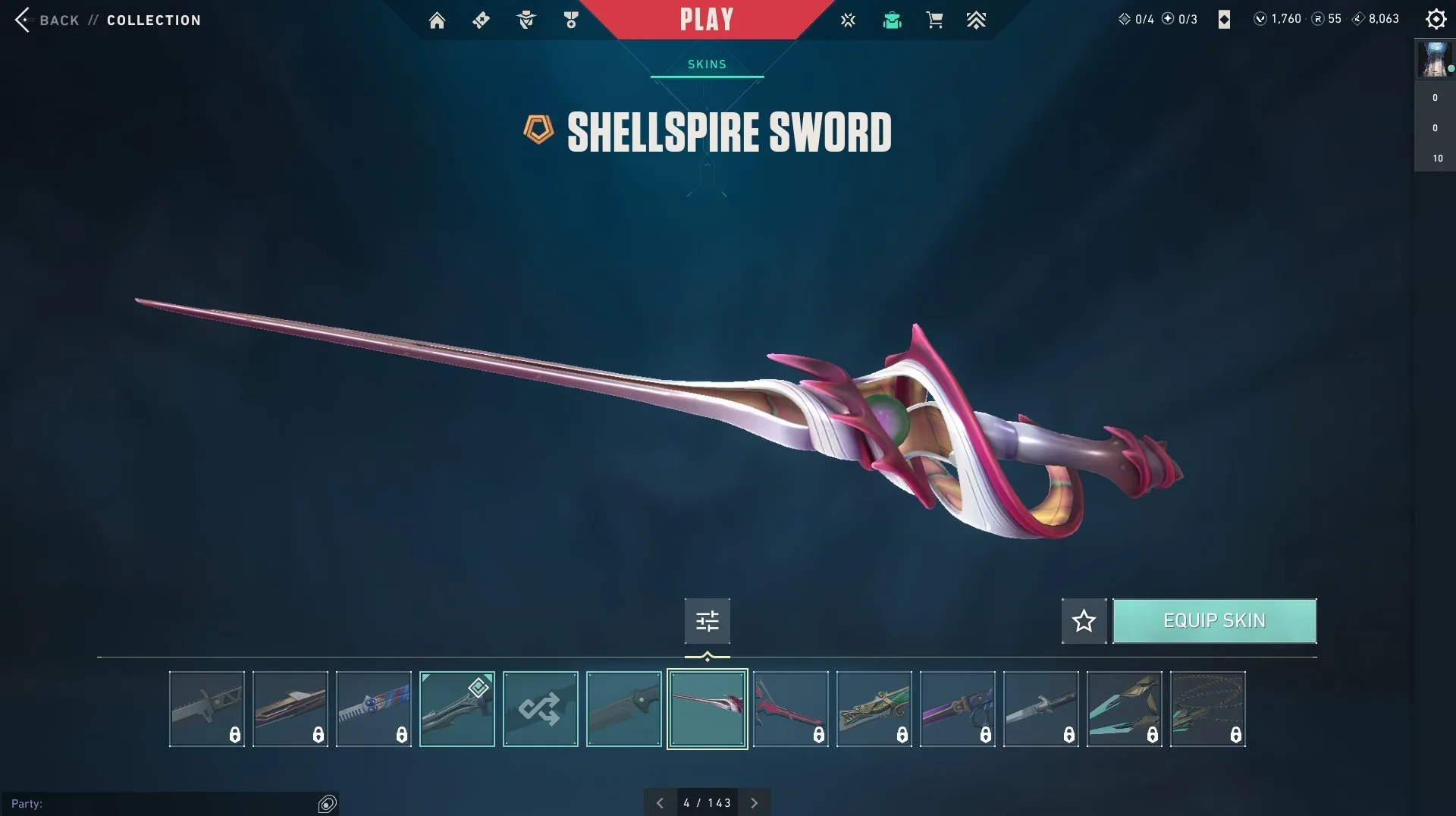Open the Store cart icon
This screenshot has width=1456, height=816.
click(935, 20)
